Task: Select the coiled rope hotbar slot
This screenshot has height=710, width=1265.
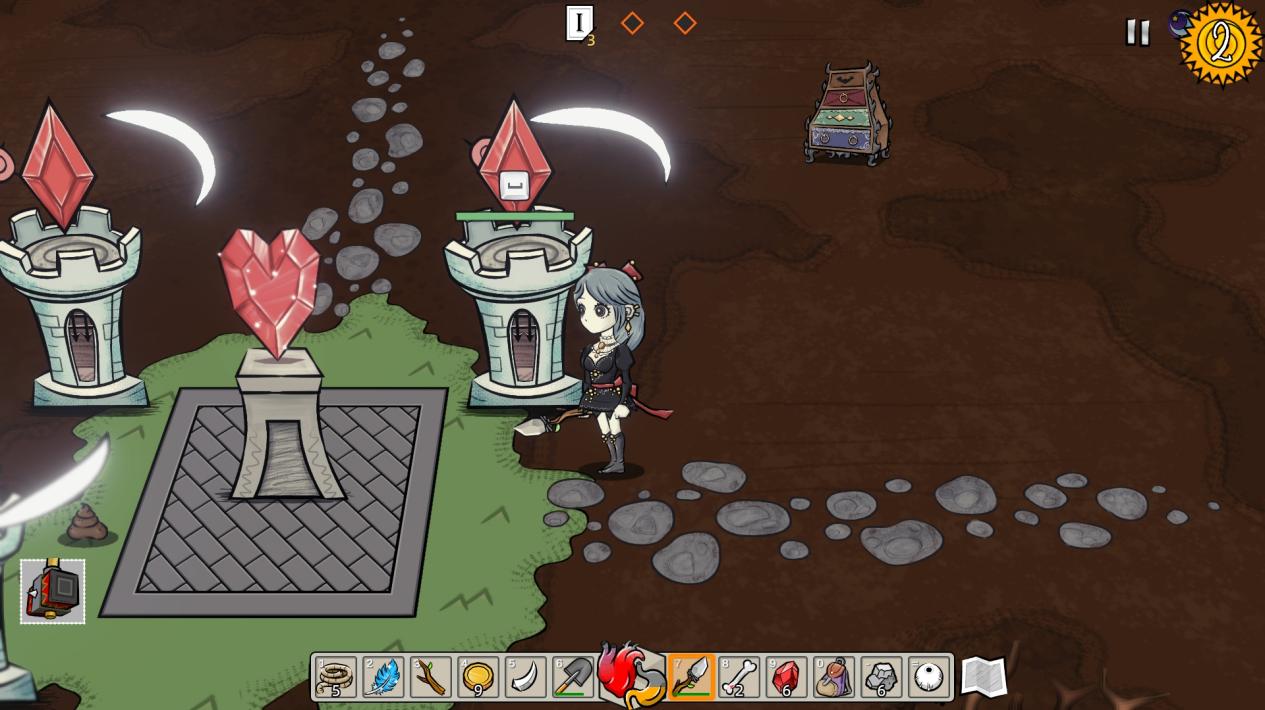Action: [x=336, y=677]
